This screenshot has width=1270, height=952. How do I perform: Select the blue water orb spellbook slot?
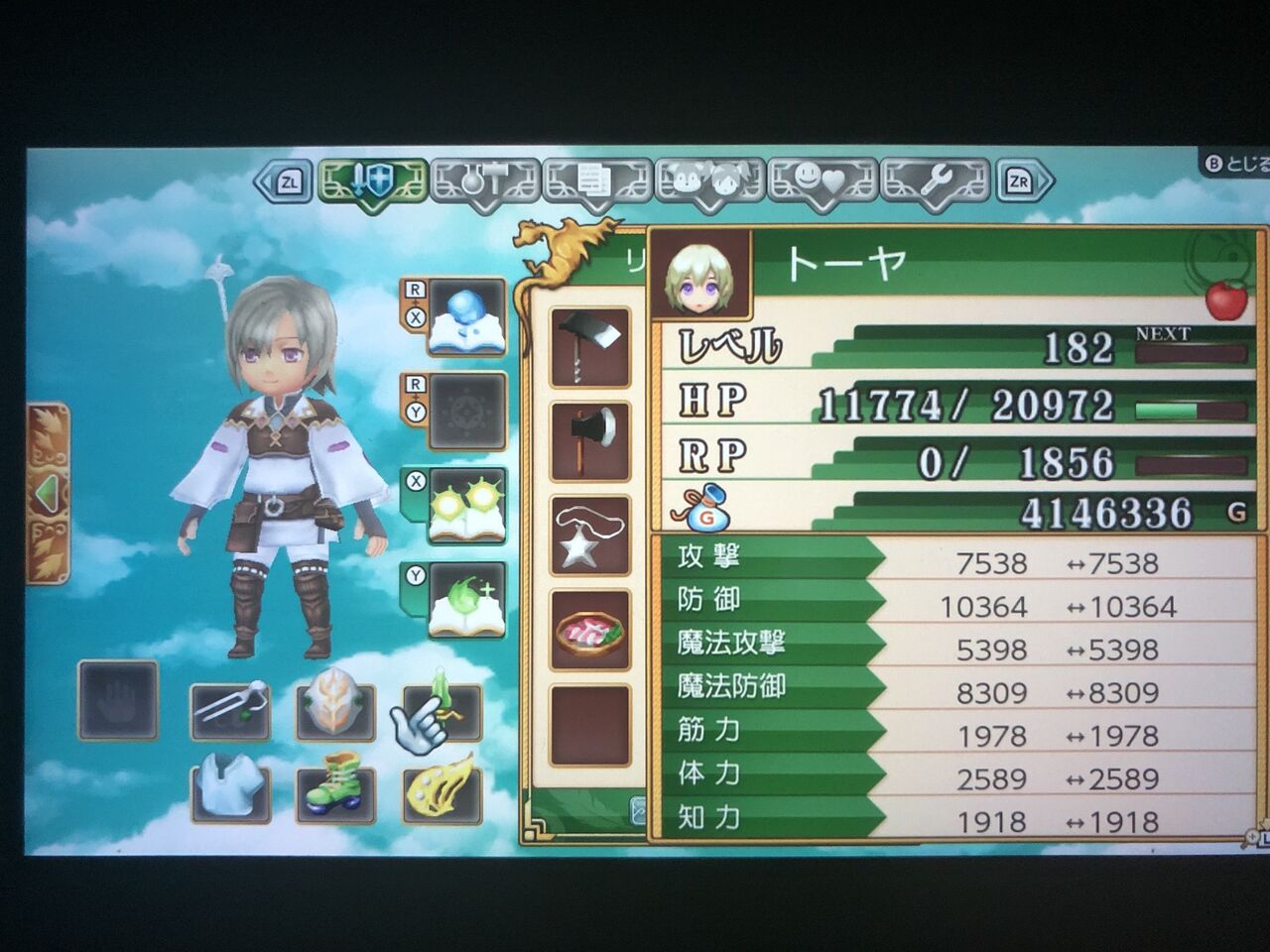[x=466, y=318]
